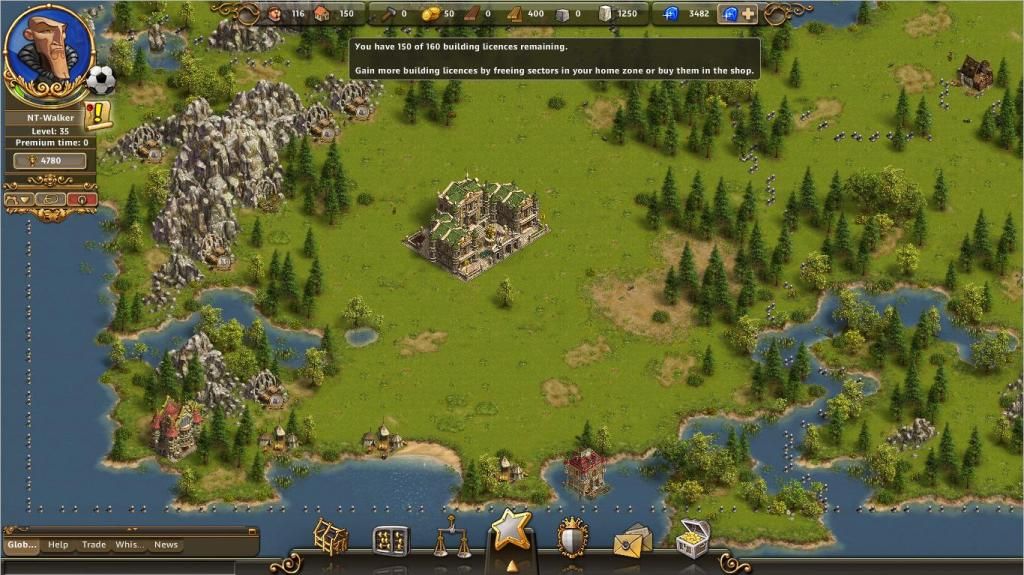Open the building menu crate icon
Viewport: 1024px width, 575px height.
330,538
